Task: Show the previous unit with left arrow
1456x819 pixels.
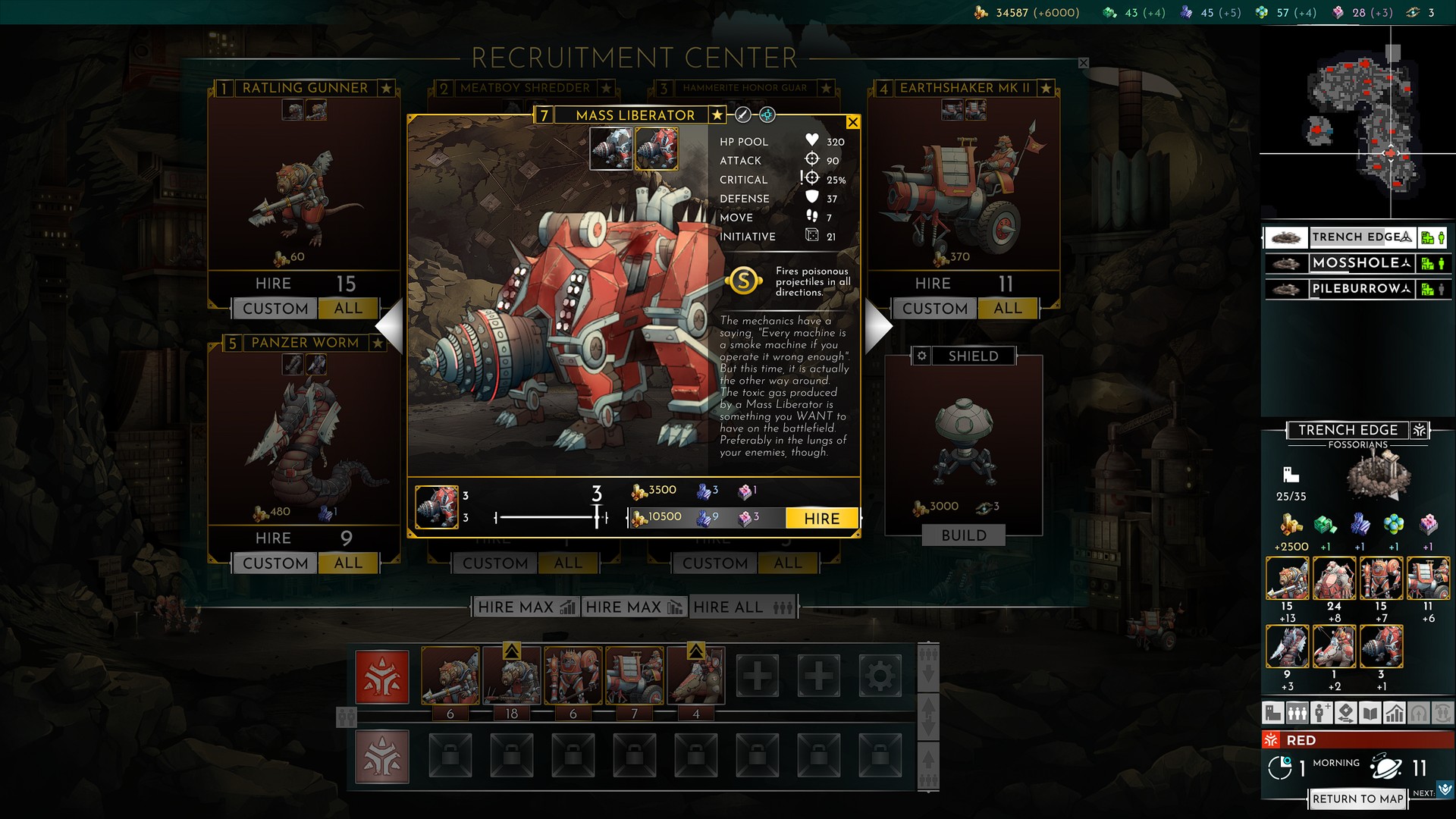Action: [391, 325]
